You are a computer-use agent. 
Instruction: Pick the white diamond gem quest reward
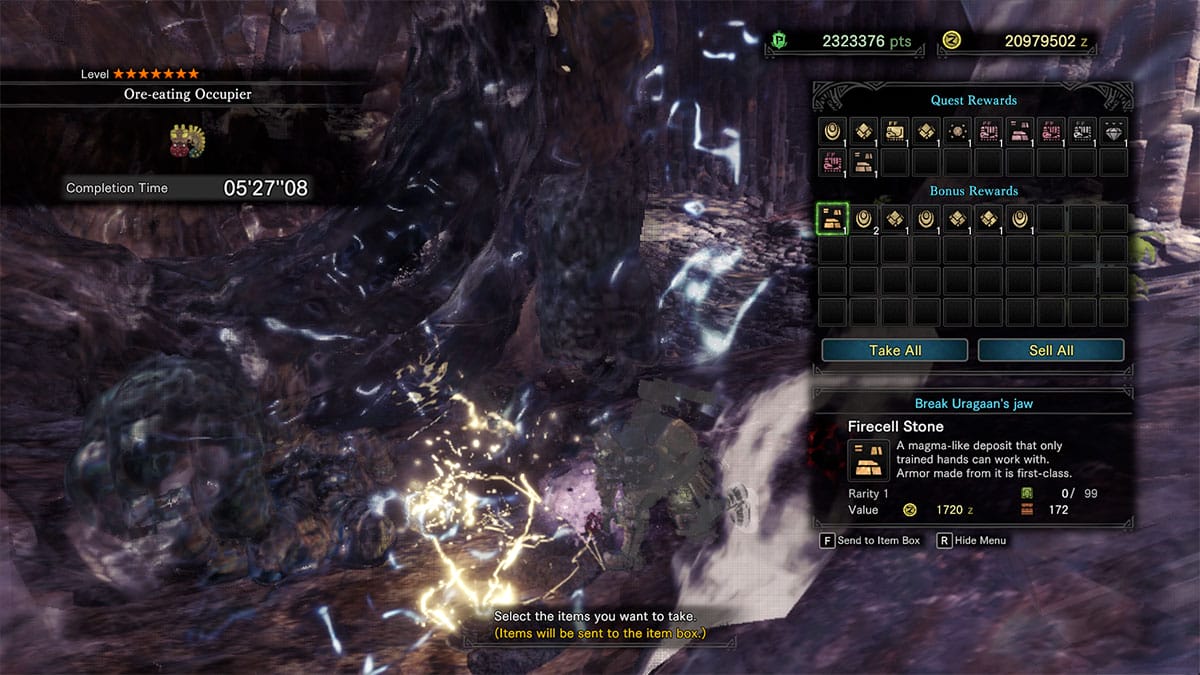point(1113,130)
